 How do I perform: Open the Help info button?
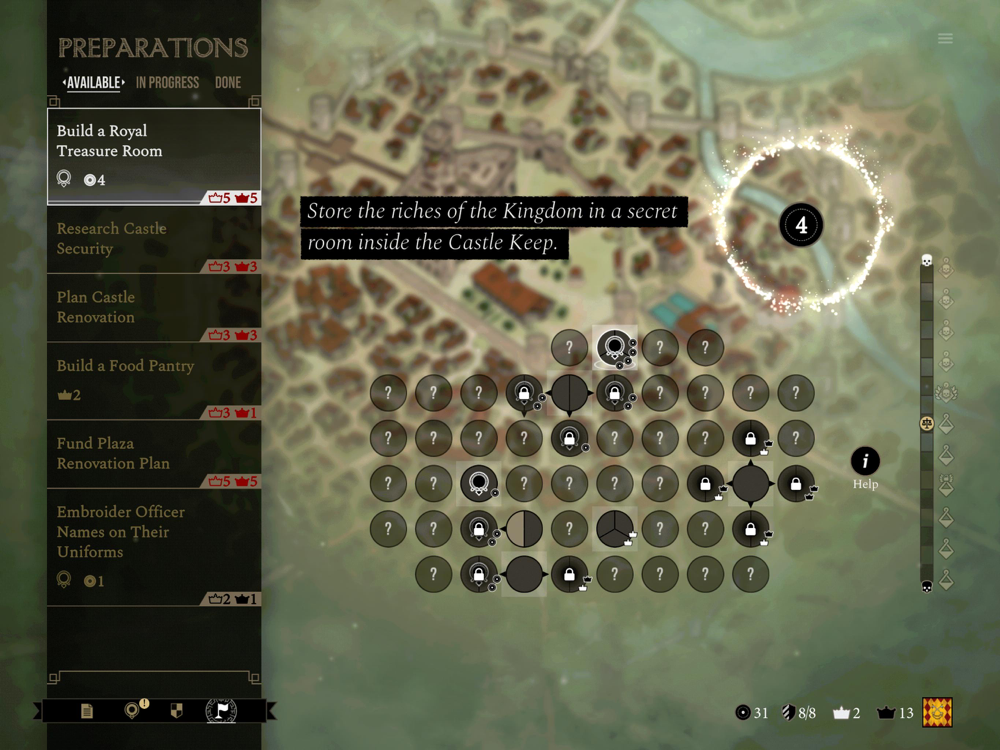tap(865, 461)
